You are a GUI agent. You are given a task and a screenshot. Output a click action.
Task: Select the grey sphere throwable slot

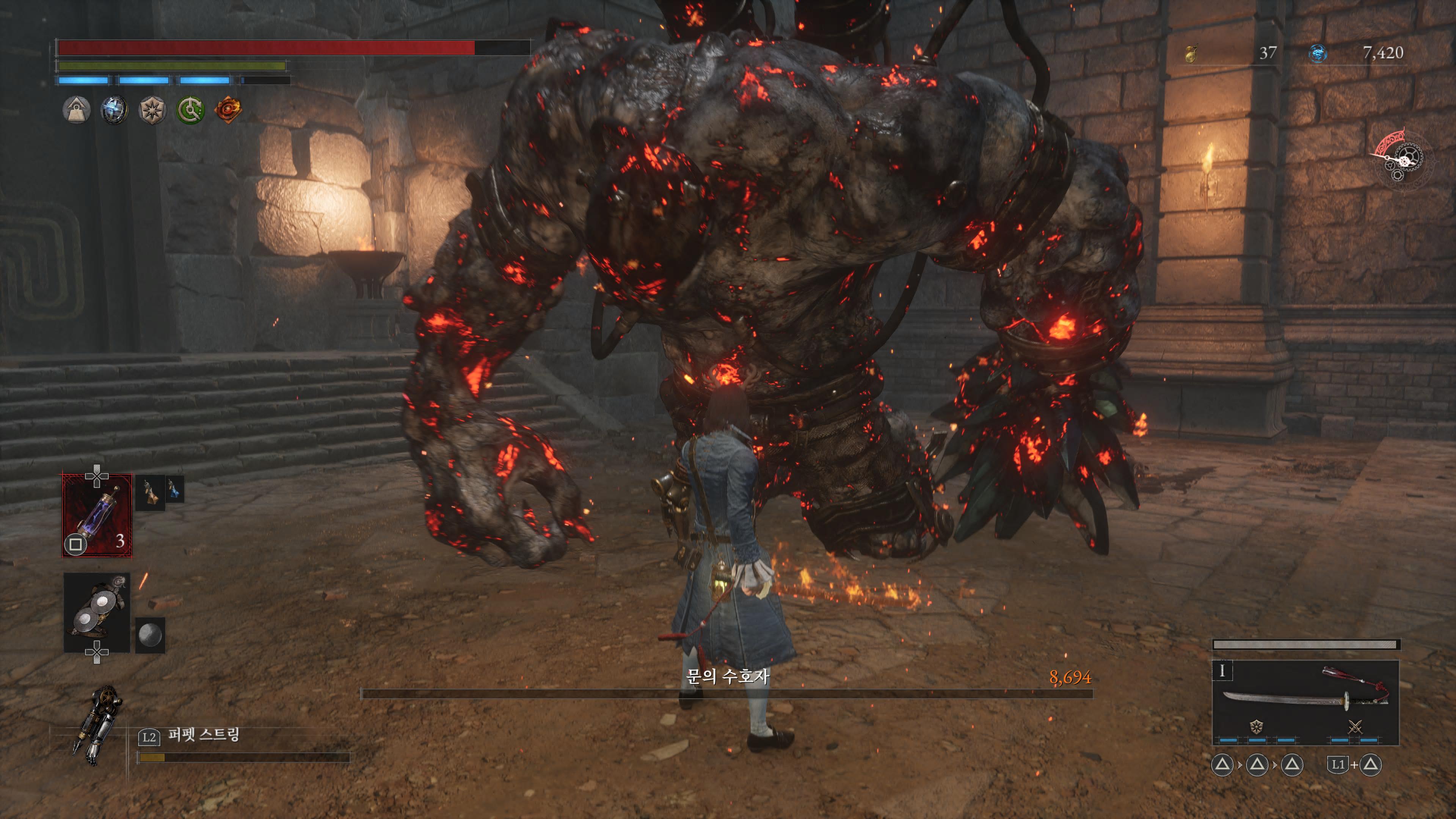click(x=150, y=635)
